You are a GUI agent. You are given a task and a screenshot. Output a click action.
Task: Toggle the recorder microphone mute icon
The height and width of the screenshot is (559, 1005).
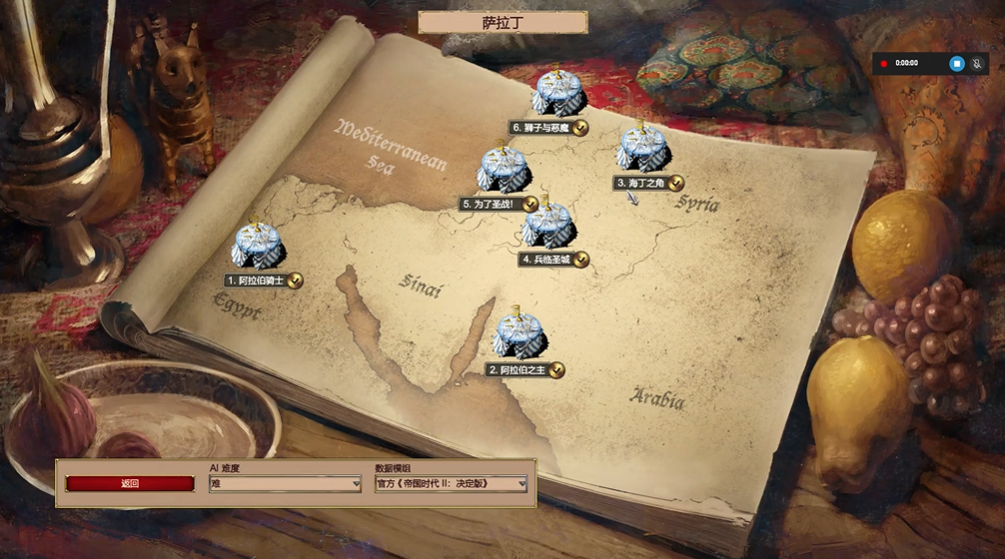click(x=977, y=63)
